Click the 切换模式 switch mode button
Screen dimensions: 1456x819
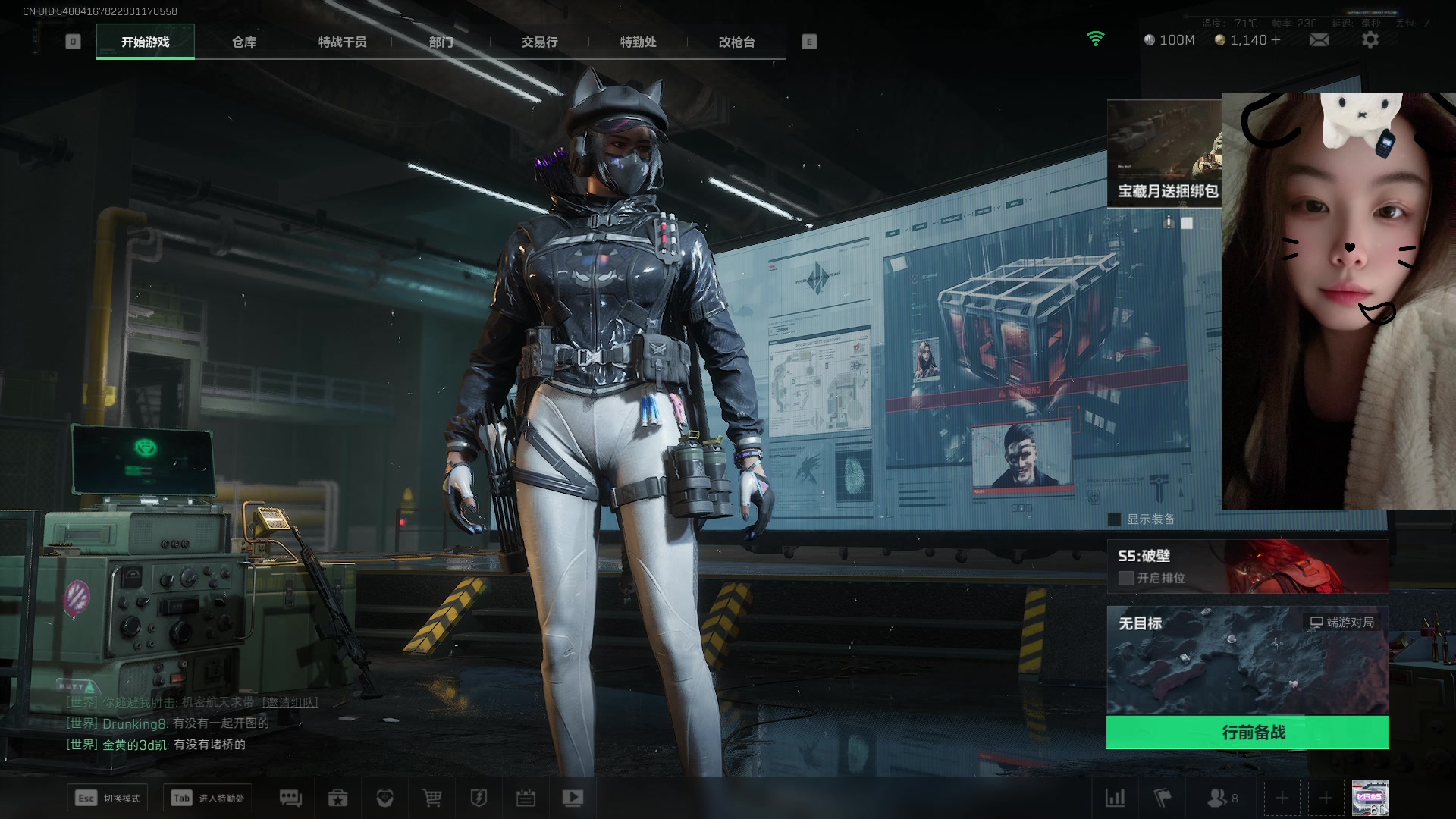(108, 798)
